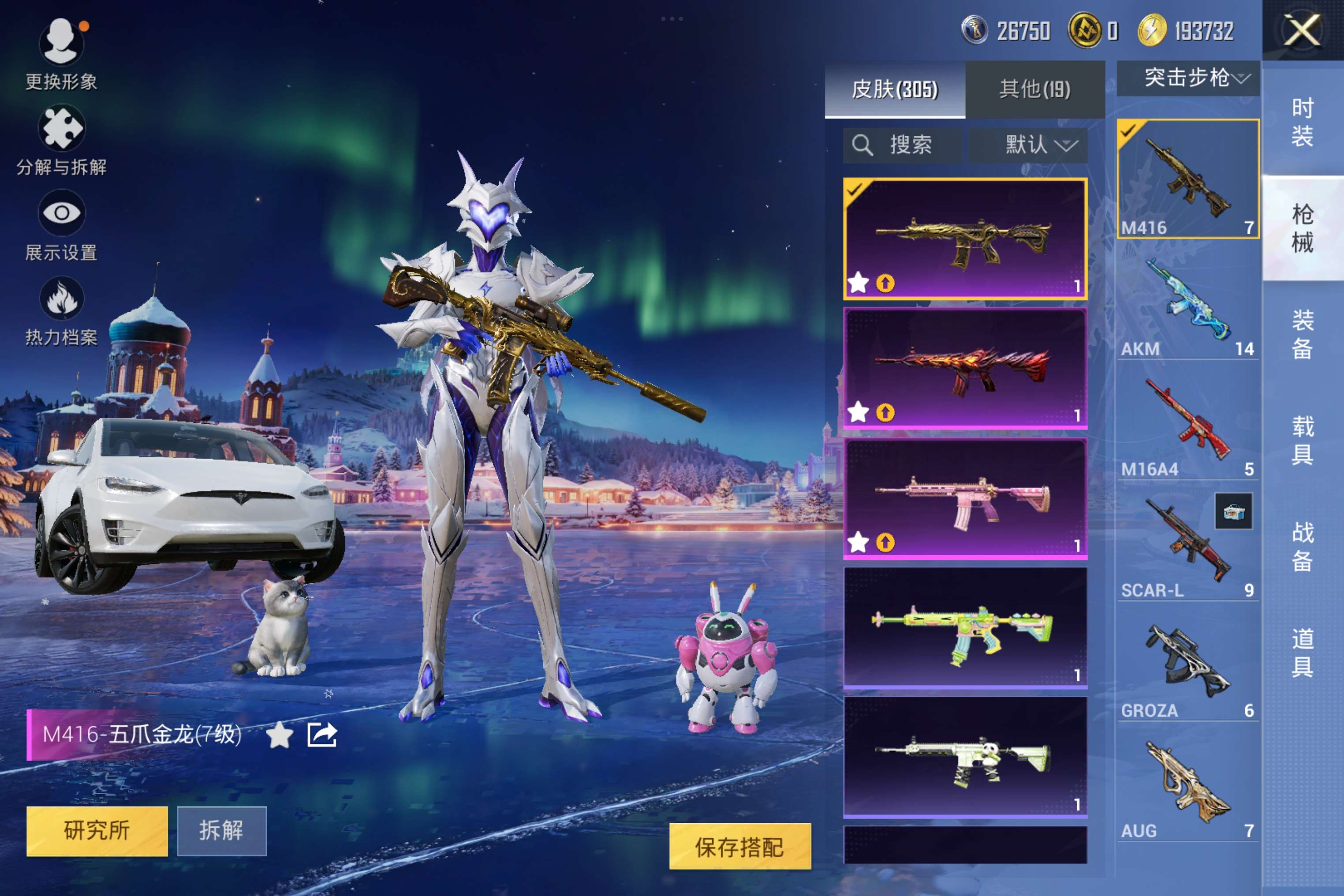1344x896 pixels.
Task: Switch to 载具 vehicles tab
Action: point(1302,440)
